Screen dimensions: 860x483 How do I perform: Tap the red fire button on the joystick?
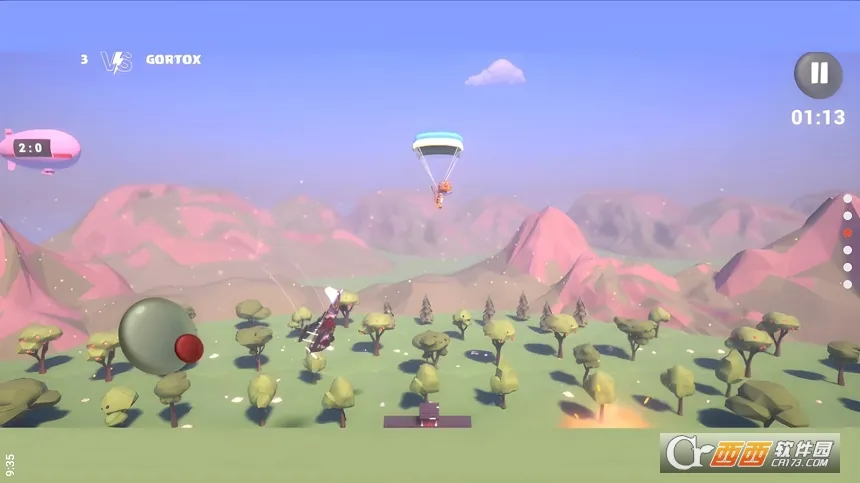[189, 348]
